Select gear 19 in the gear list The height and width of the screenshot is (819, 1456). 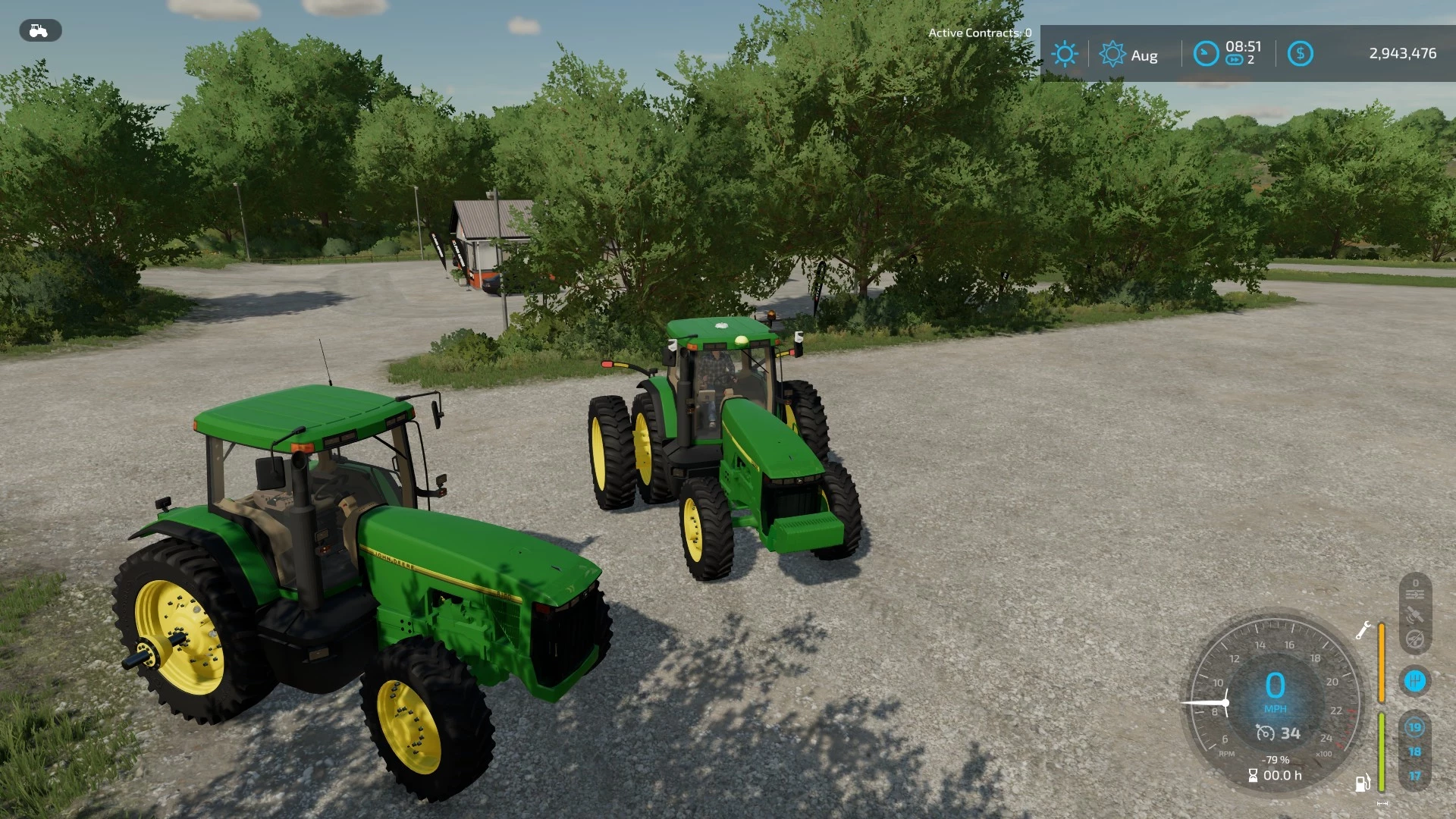click(1415, 727)
